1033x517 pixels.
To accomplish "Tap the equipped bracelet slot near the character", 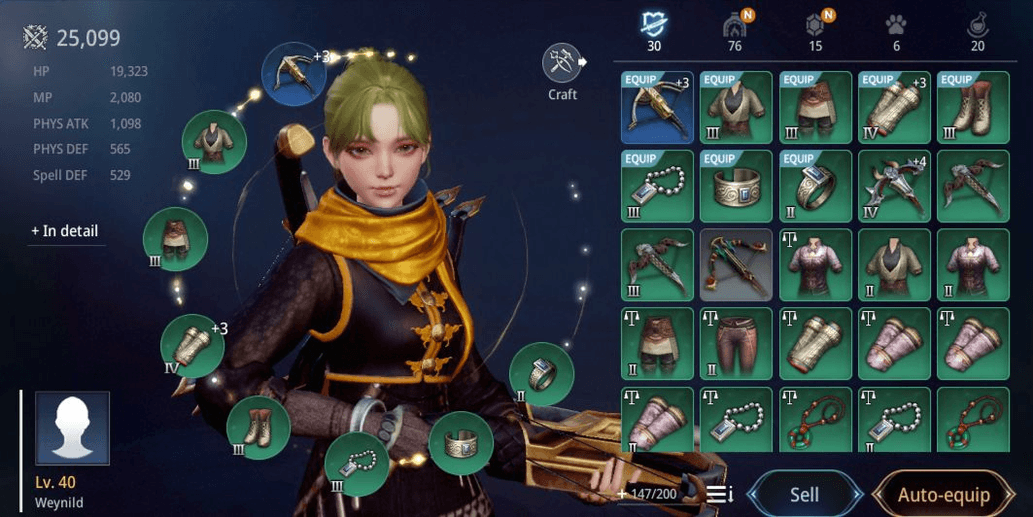I will 461,442.
